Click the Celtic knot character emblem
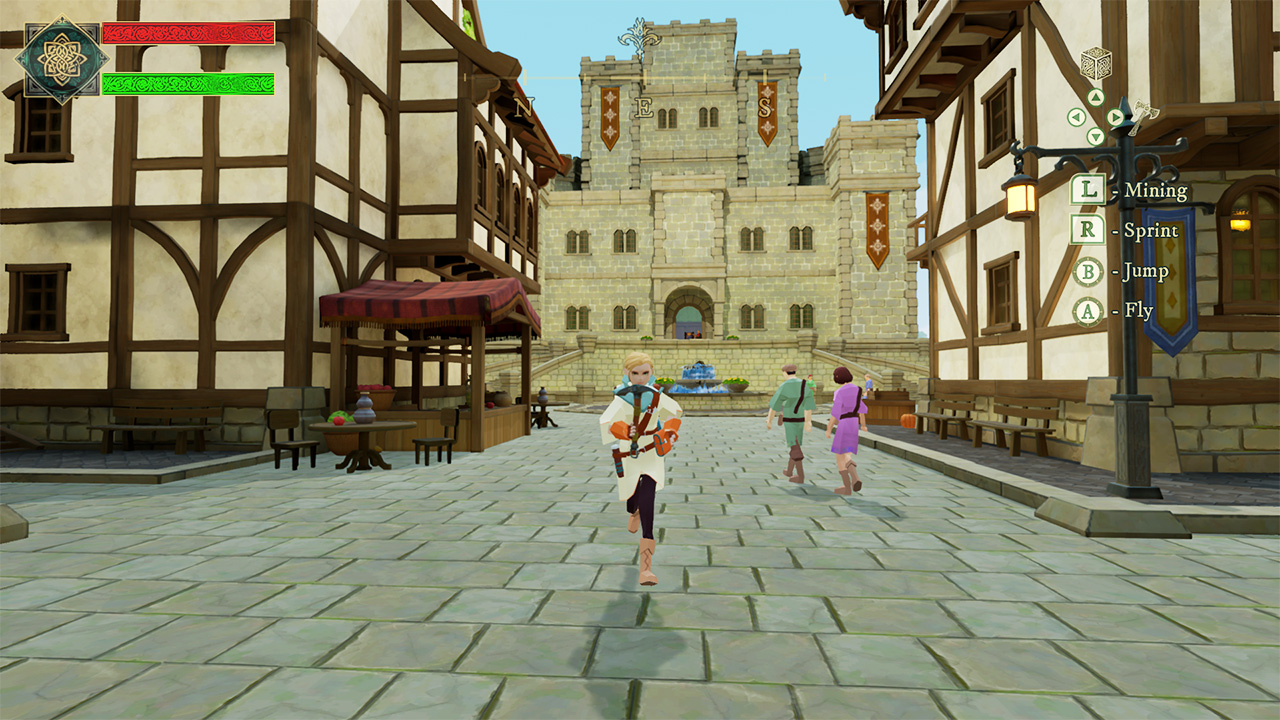1280x720 pixels. [x=61, y=60]
